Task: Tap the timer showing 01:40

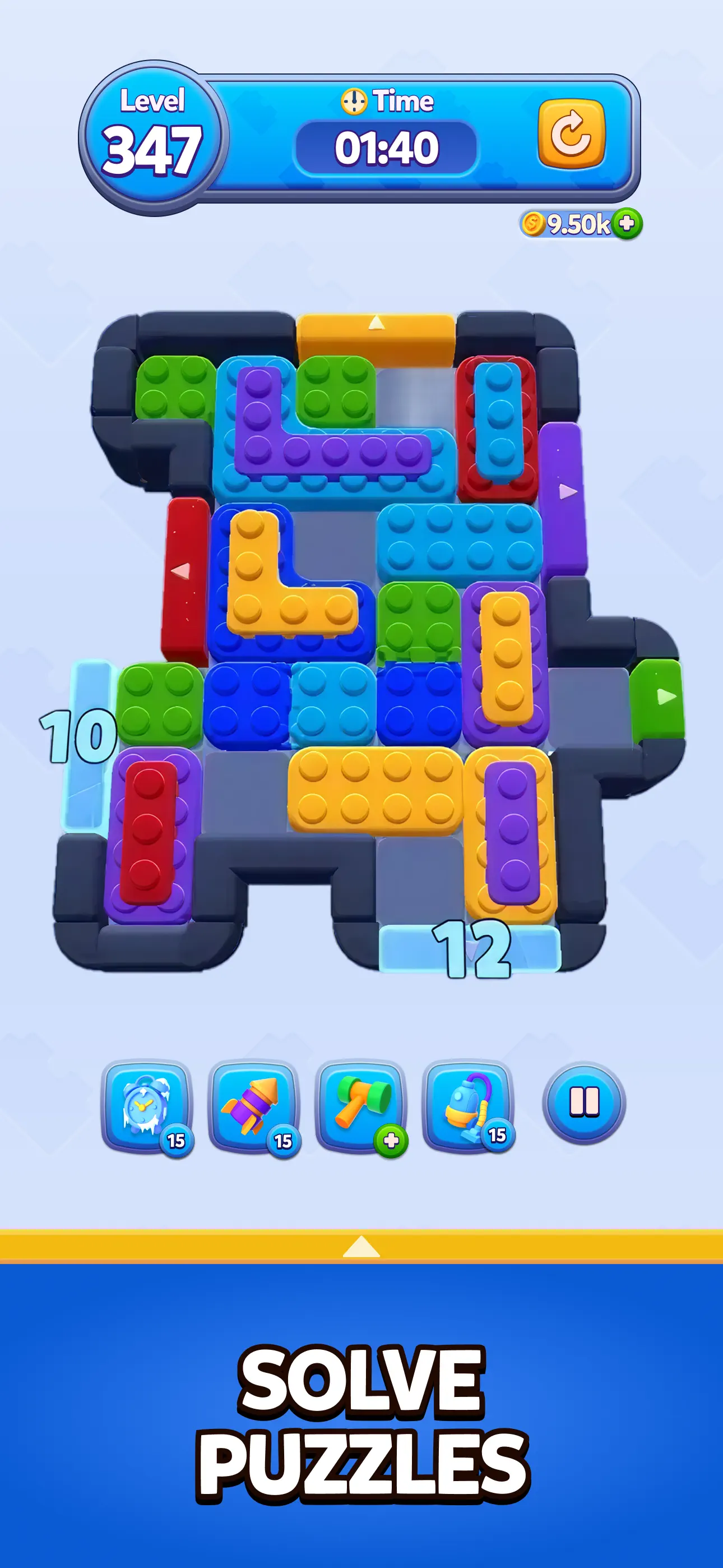Action: pyautogui.click(x=388, y=146)
